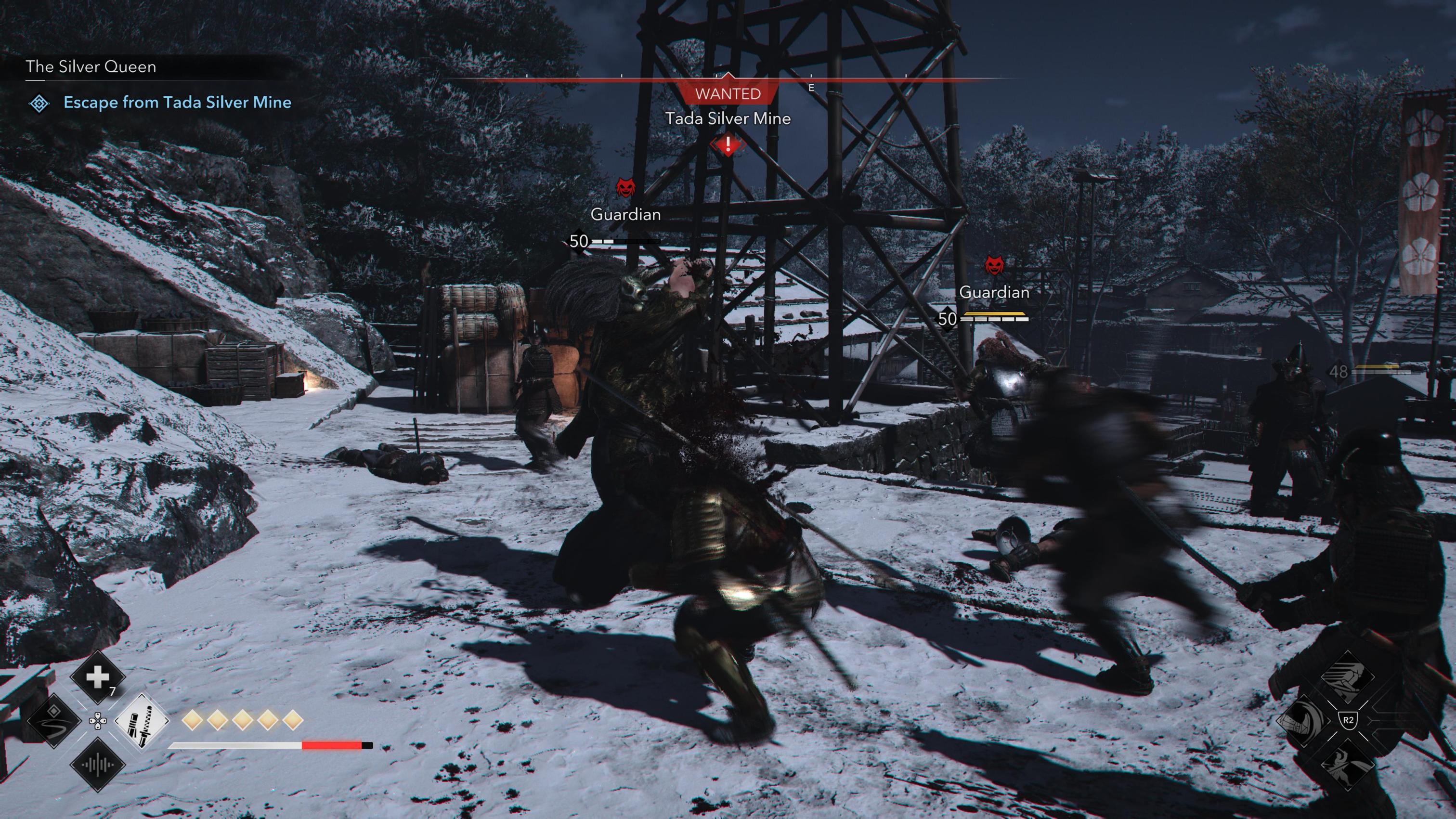Use the healing ration cross icon

(x=97, y=677)
